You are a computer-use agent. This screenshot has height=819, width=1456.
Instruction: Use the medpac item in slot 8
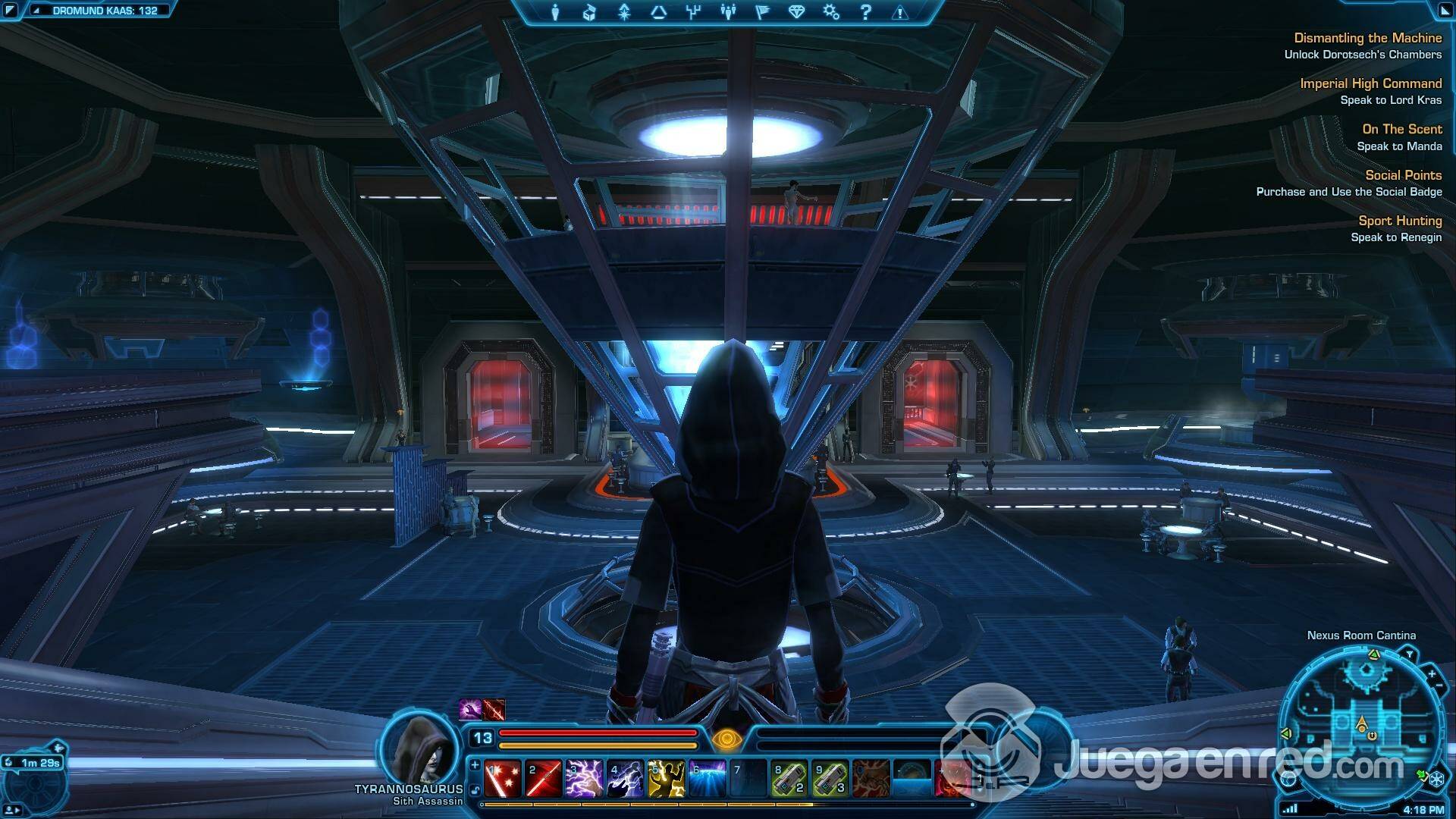789,779
